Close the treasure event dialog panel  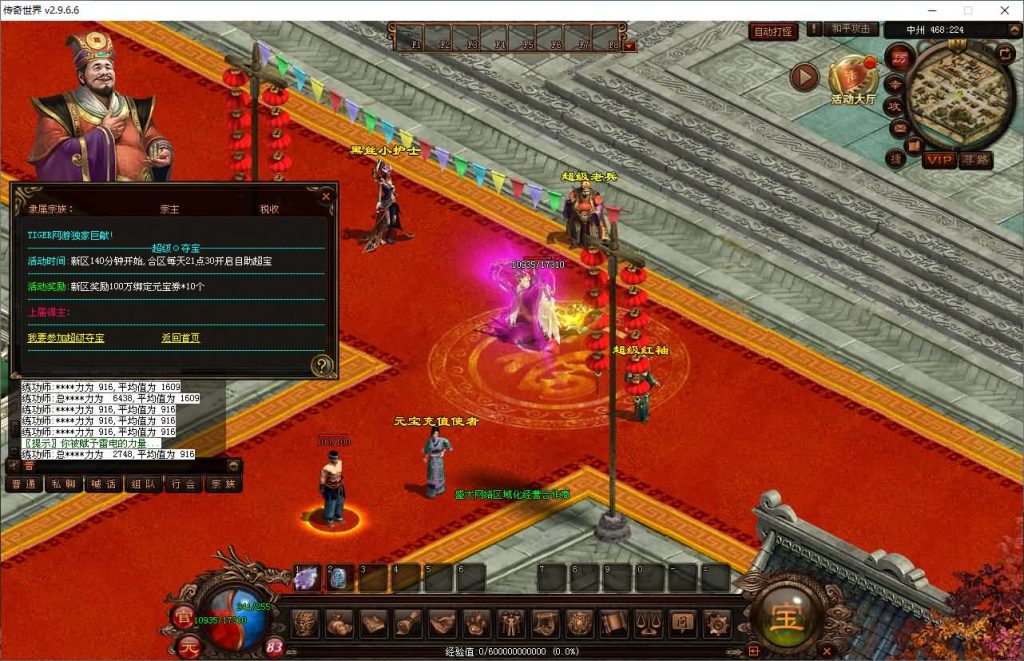pyautogui.click(x=325, y=196)
